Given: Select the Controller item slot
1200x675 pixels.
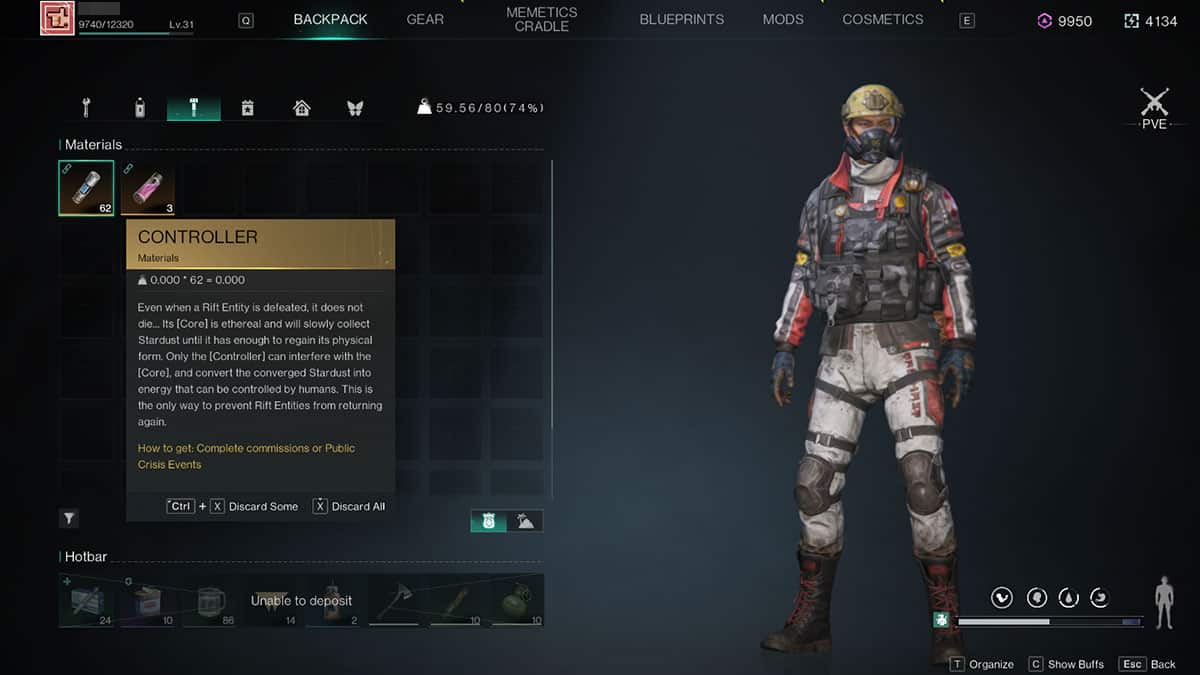Looking at the screenshot, I should coord(86,188).
